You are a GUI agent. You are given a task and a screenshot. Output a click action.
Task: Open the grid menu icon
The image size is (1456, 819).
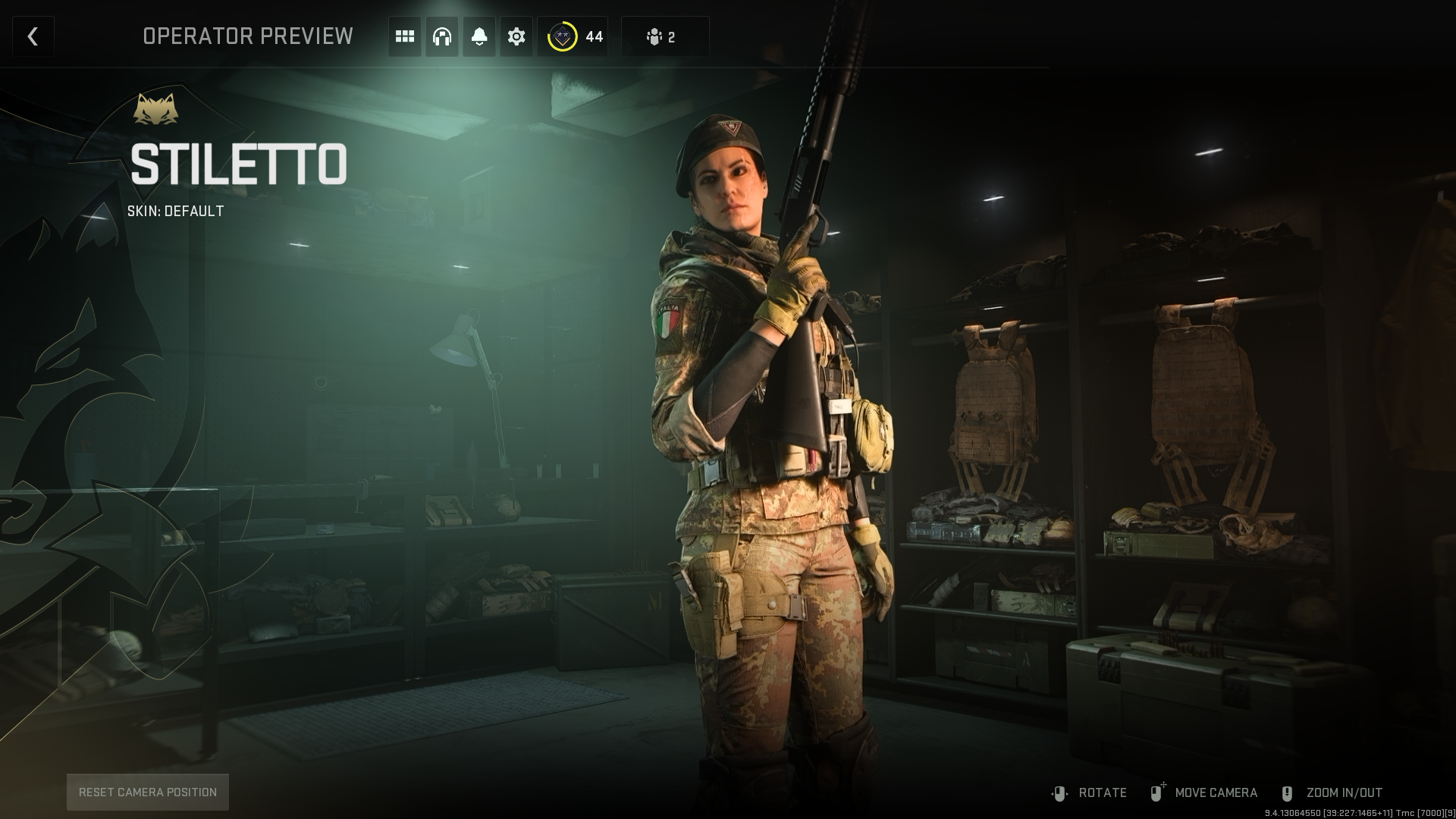click(x=405, y=36)
